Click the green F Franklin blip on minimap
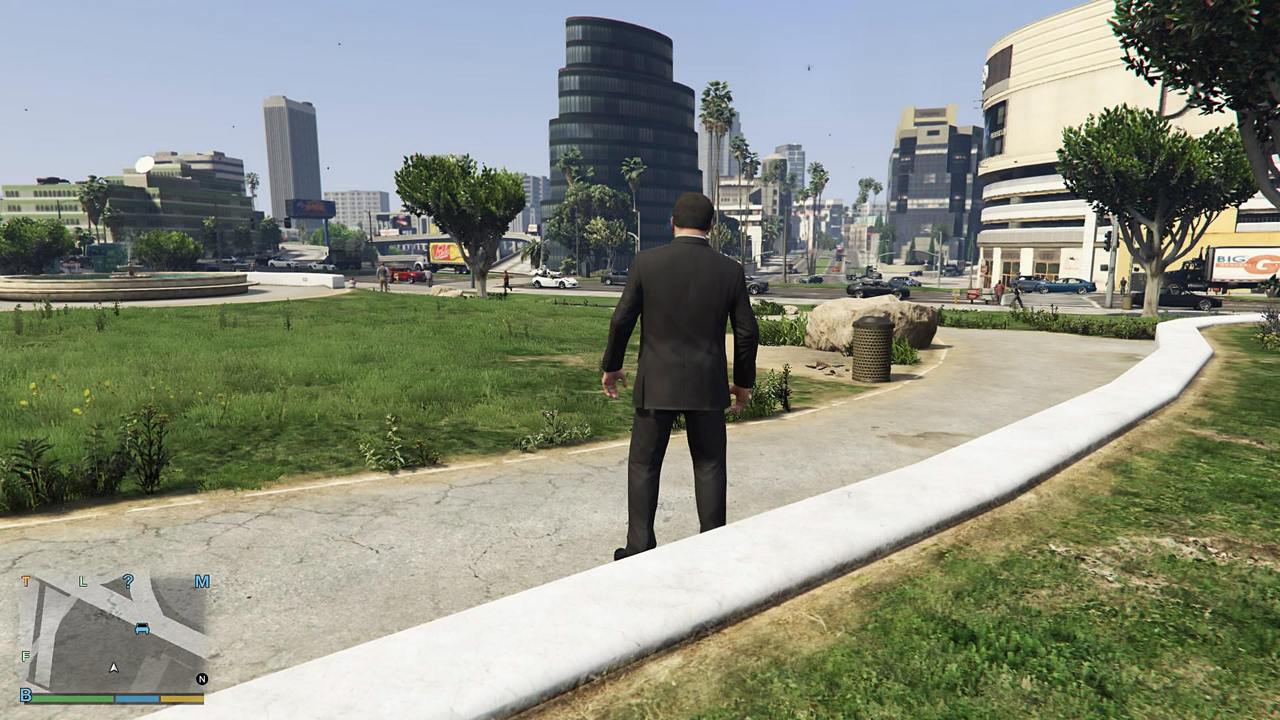Image resolution: width=1280 pixels, height=720 pixels. [25, 655]
